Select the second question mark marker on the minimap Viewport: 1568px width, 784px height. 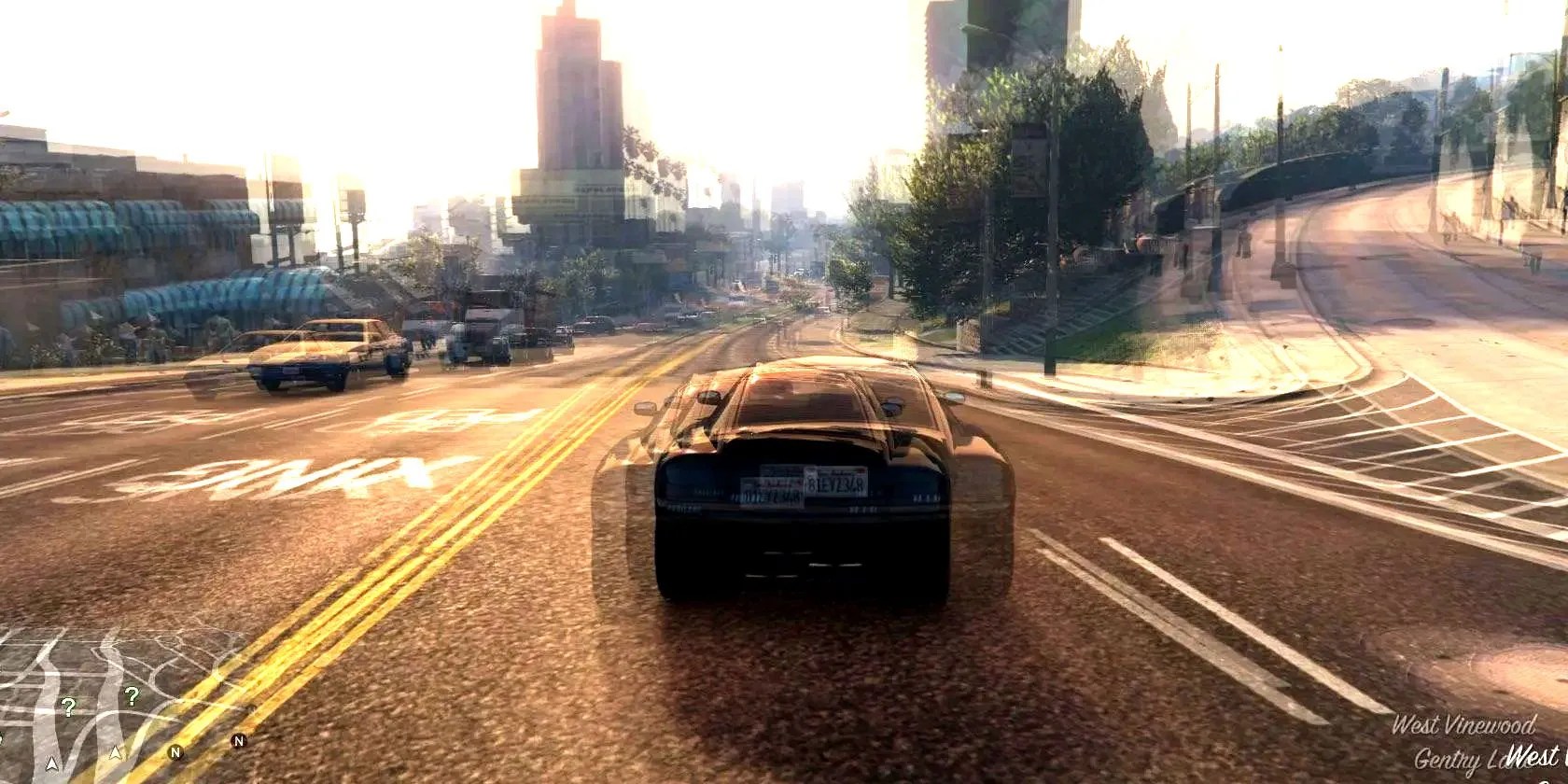point(132,697)
